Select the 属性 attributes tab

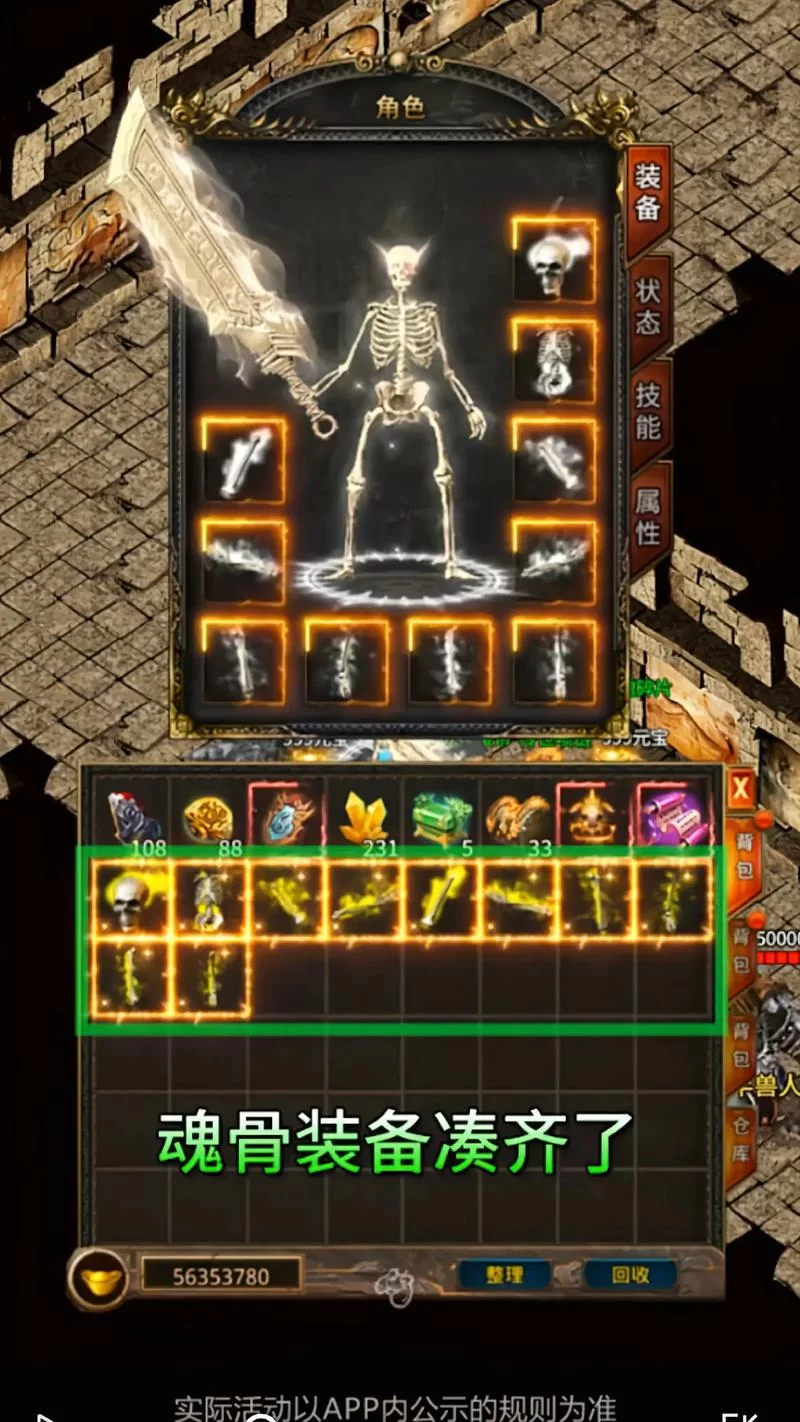click(x=648, y=516)
